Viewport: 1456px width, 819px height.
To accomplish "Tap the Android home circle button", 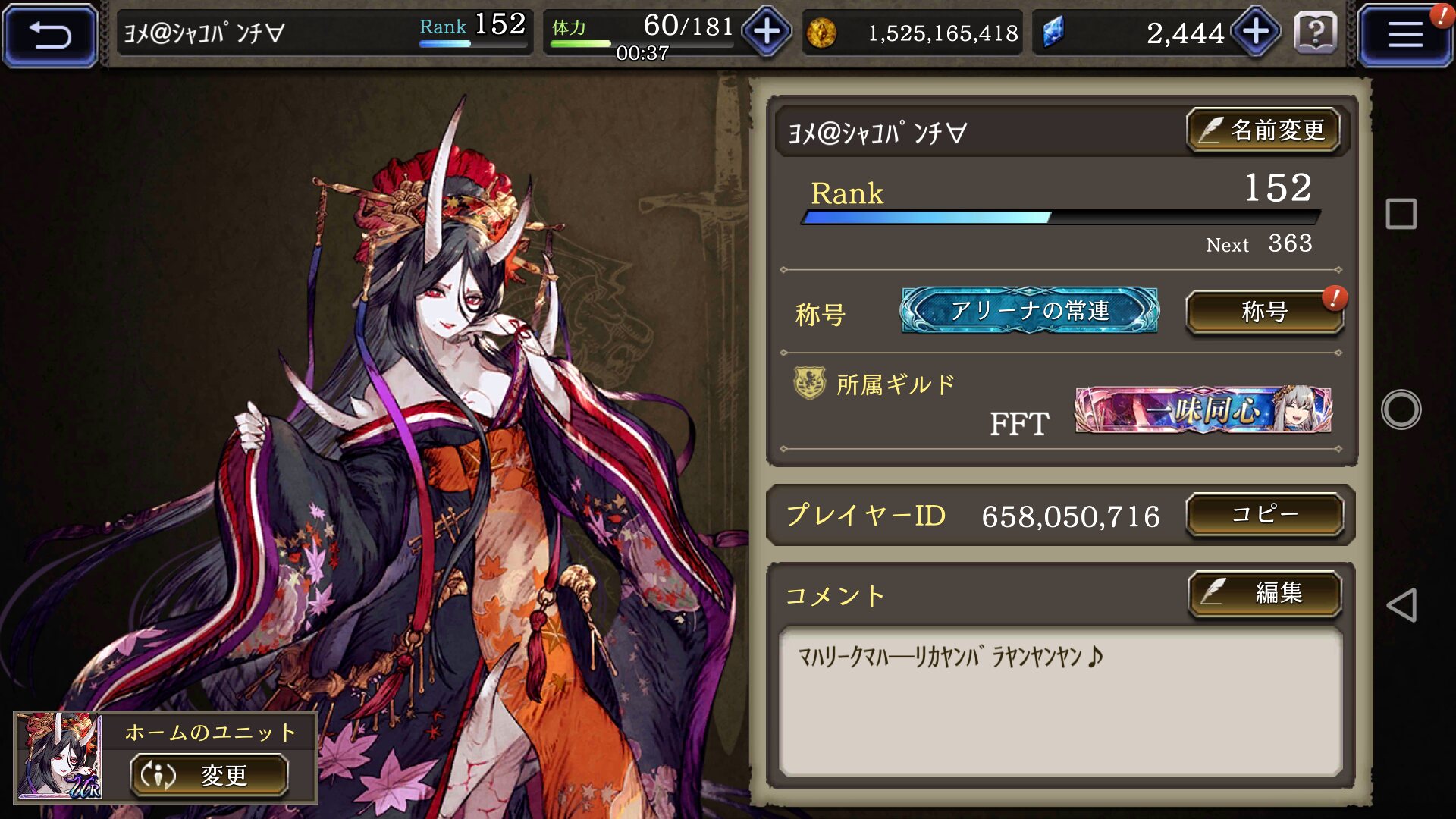I will click(1401, 409).
